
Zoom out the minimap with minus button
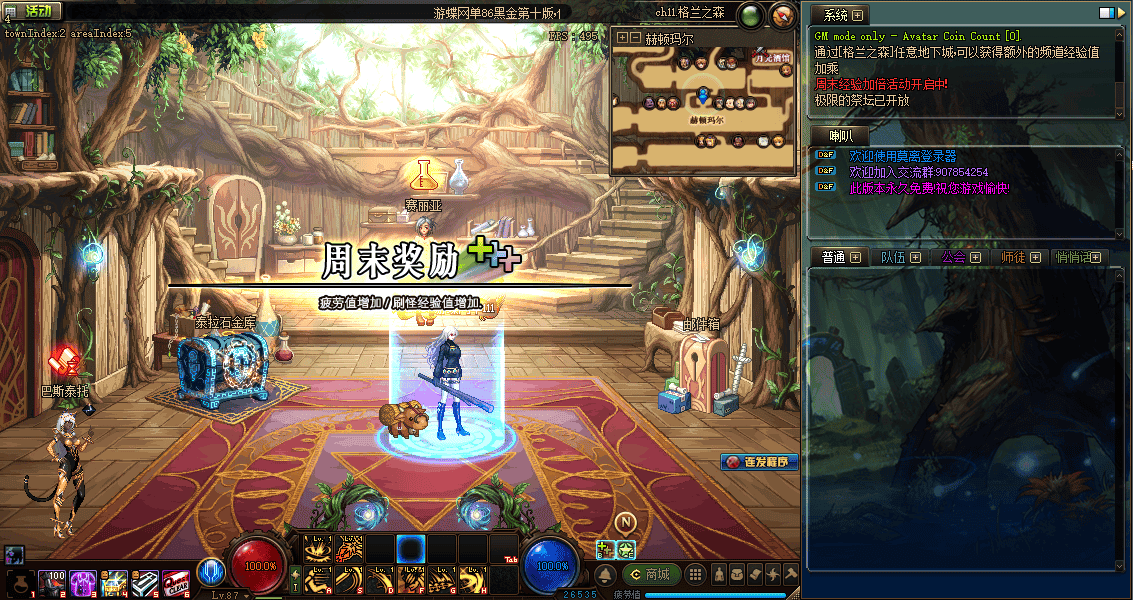pos(635,37)
